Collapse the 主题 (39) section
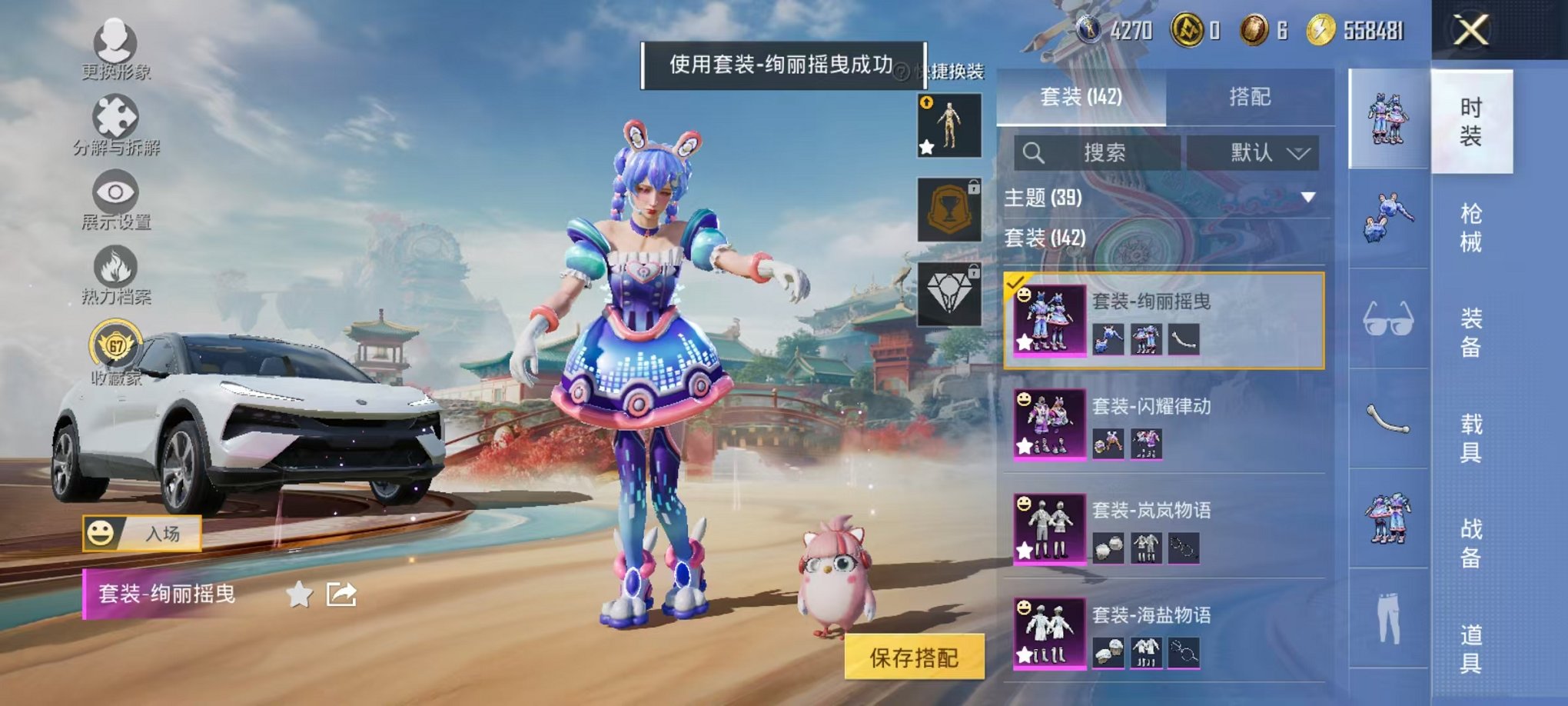 [1309, 197]
